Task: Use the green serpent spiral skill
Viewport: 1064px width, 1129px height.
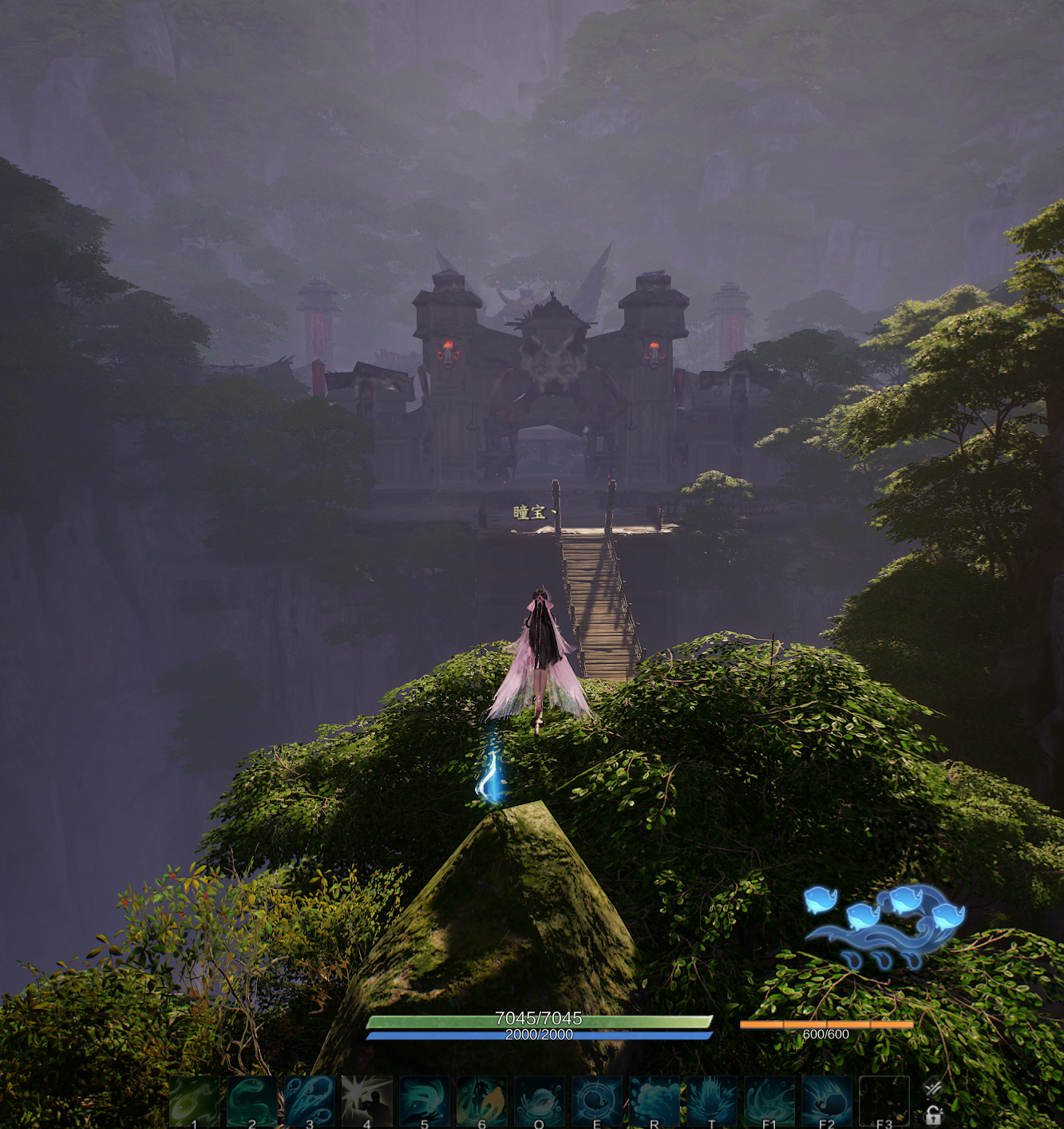Action: [x=251, y=1102]
